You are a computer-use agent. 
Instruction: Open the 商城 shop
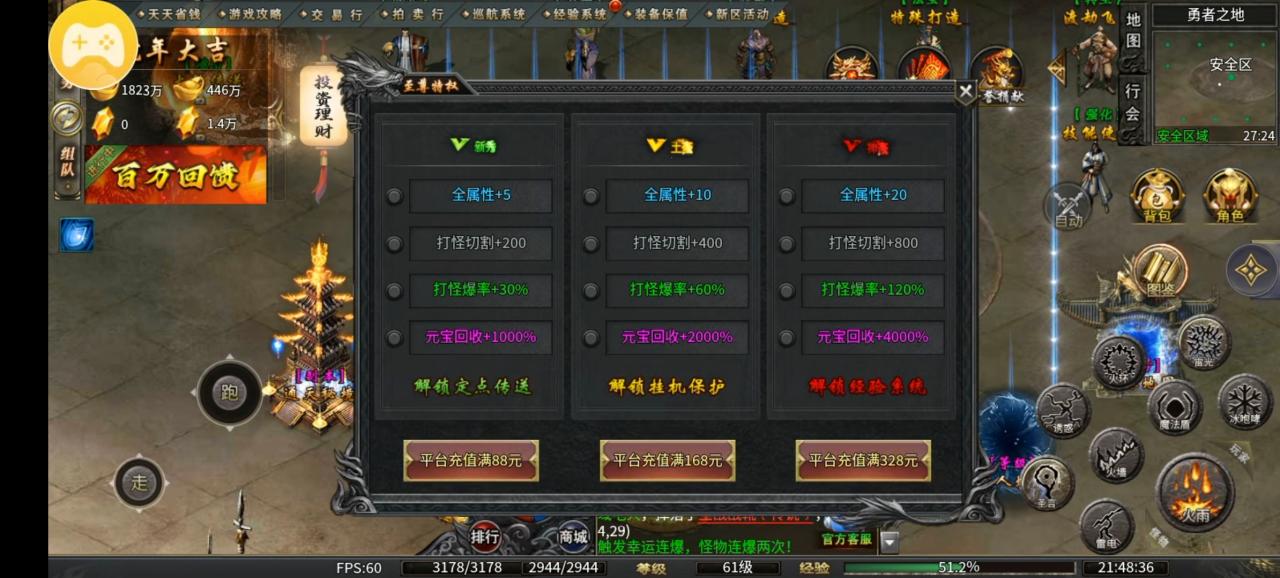coord(573,537)
